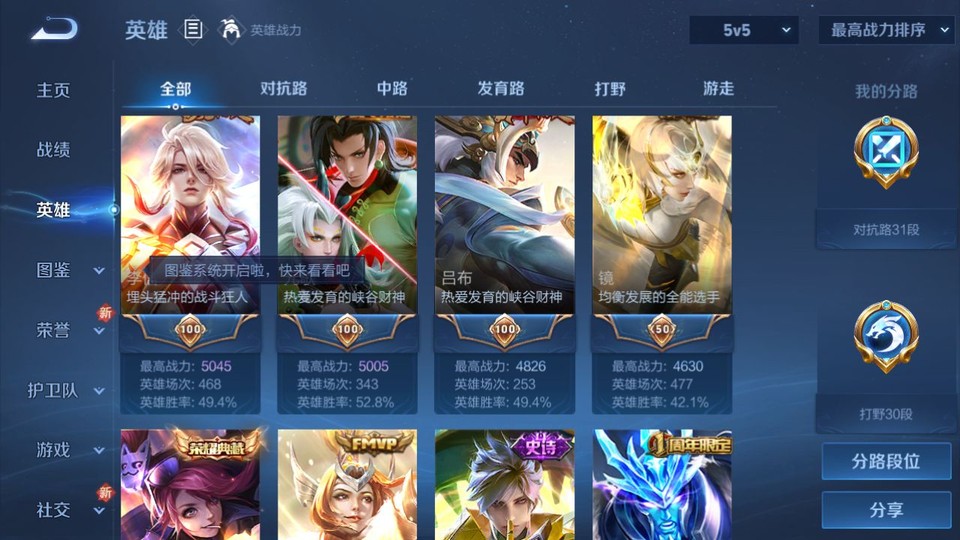The image size is (960, 540).
Task: Switch to the 对抗路 tab
Action: [283, 88]
